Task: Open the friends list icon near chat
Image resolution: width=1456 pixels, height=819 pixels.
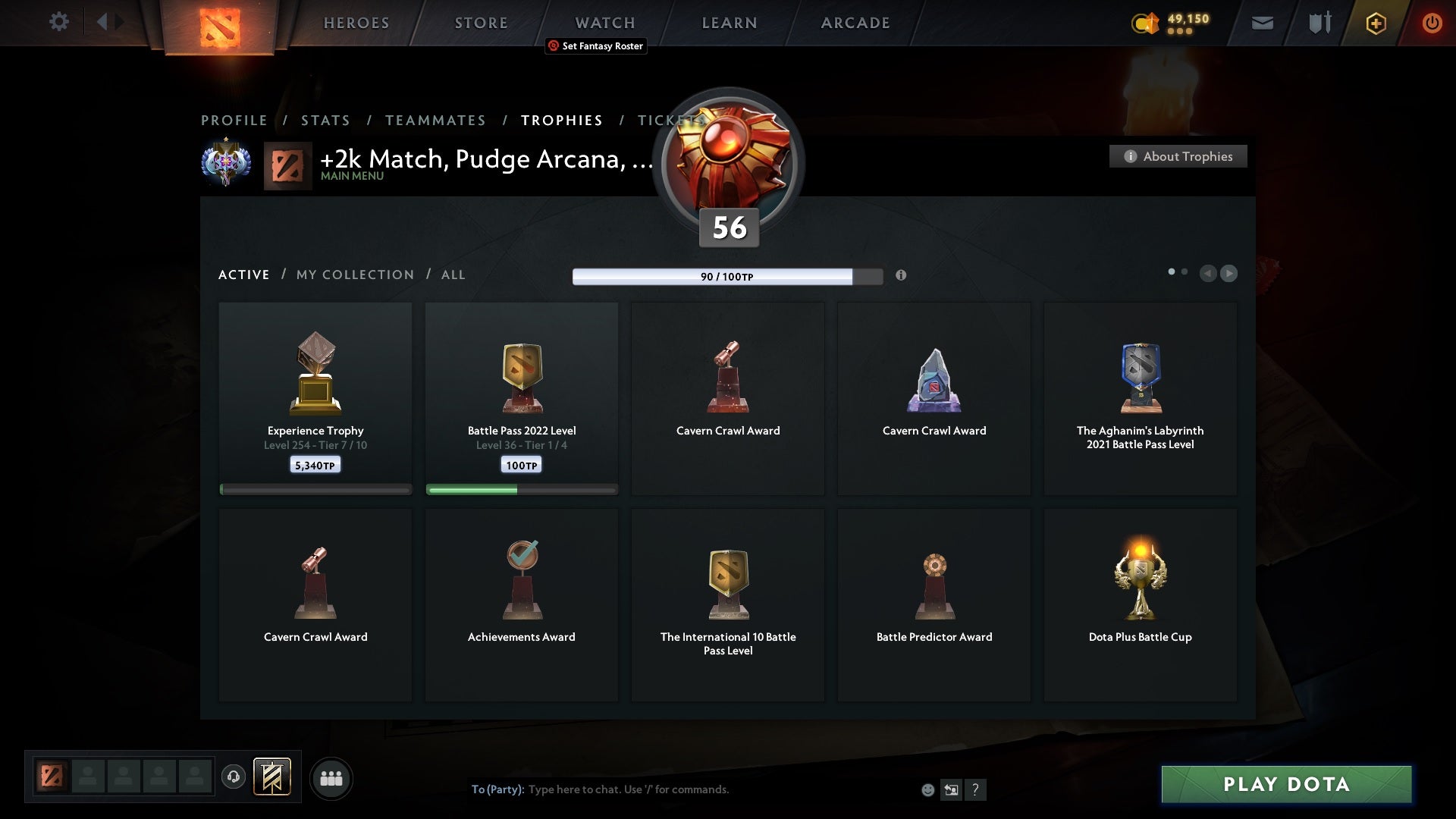Action: coord(331,778)
